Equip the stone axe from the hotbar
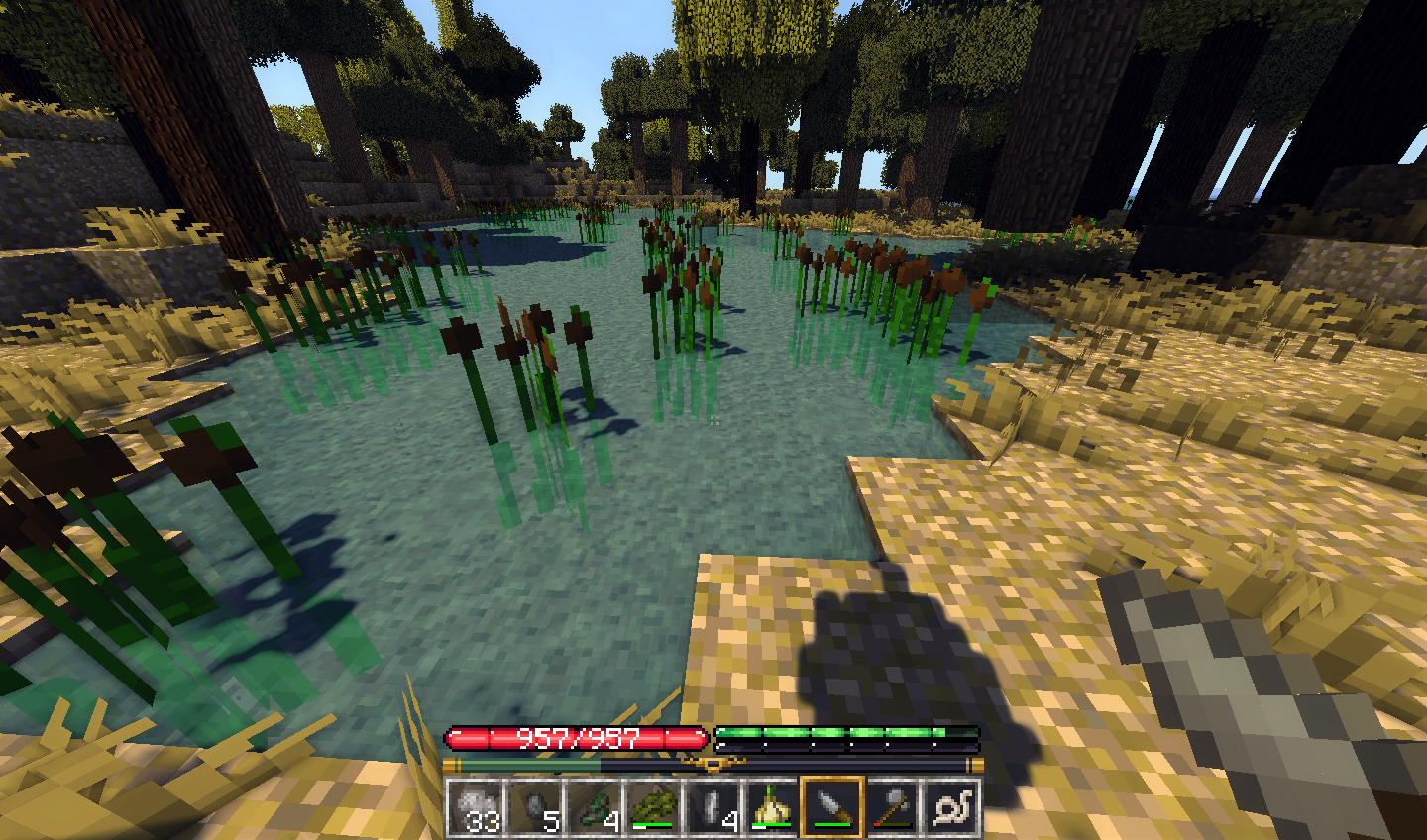The image size is (1427, 840). pyautogui.click(x=893, y=806)
